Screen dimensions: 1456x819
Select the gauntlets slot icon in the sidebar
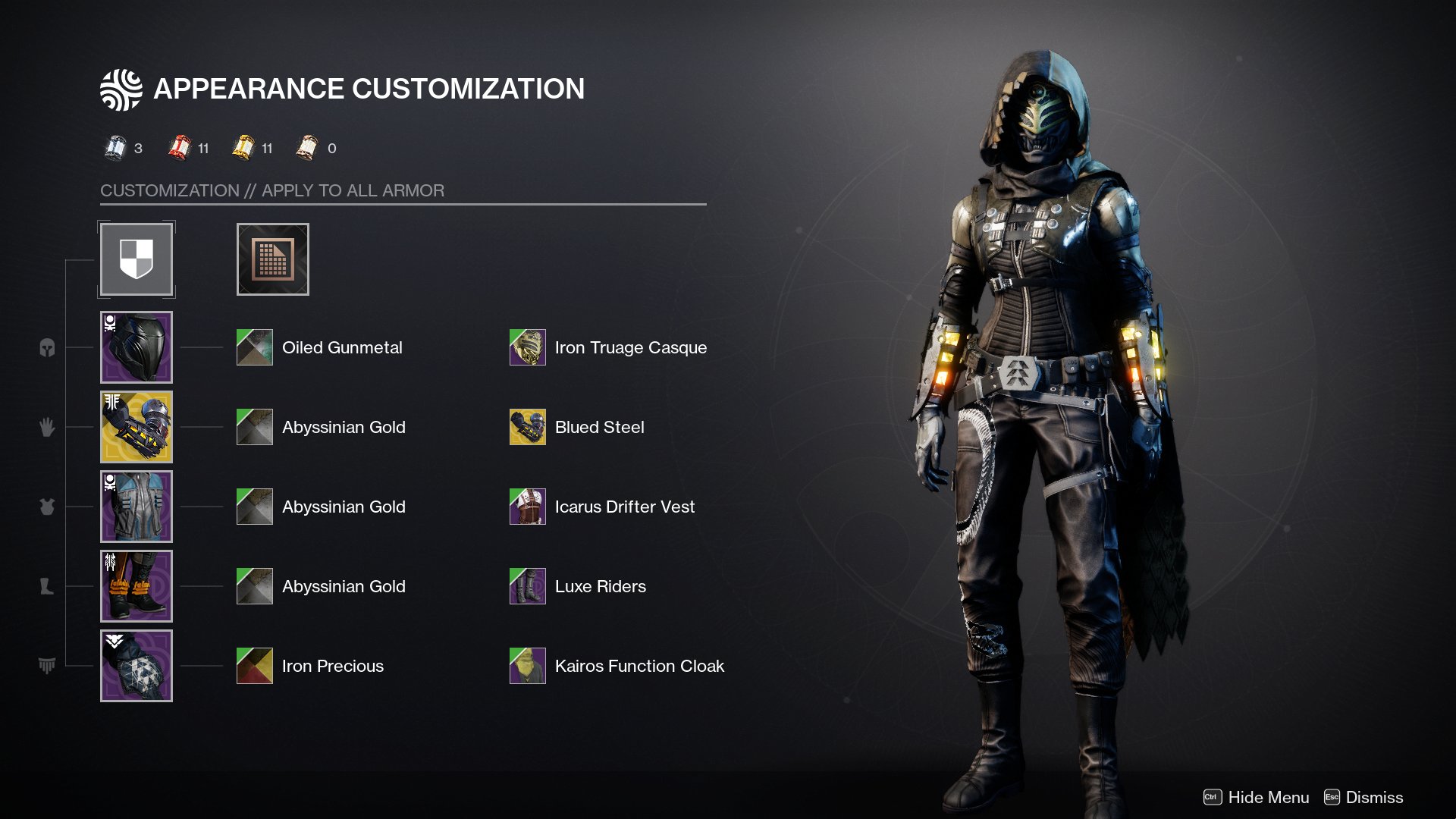tap(47, 427)
